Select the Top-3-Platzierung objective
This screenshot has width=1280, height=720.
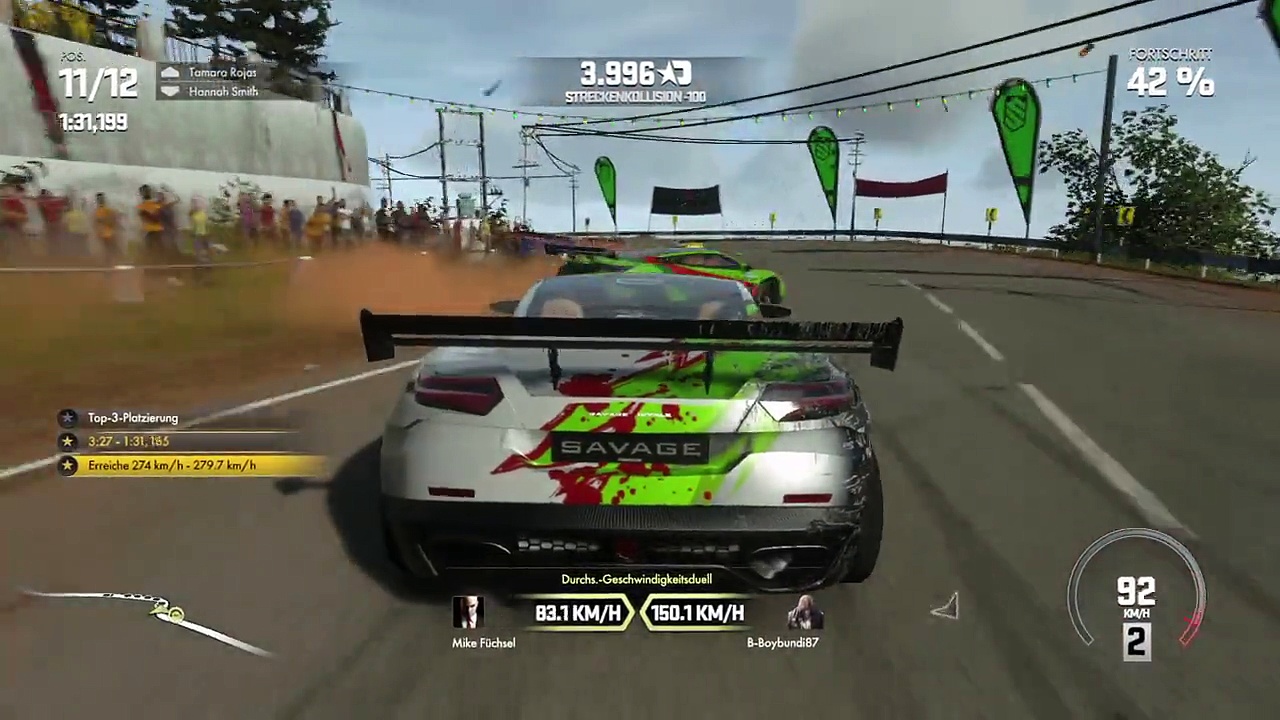132,418
